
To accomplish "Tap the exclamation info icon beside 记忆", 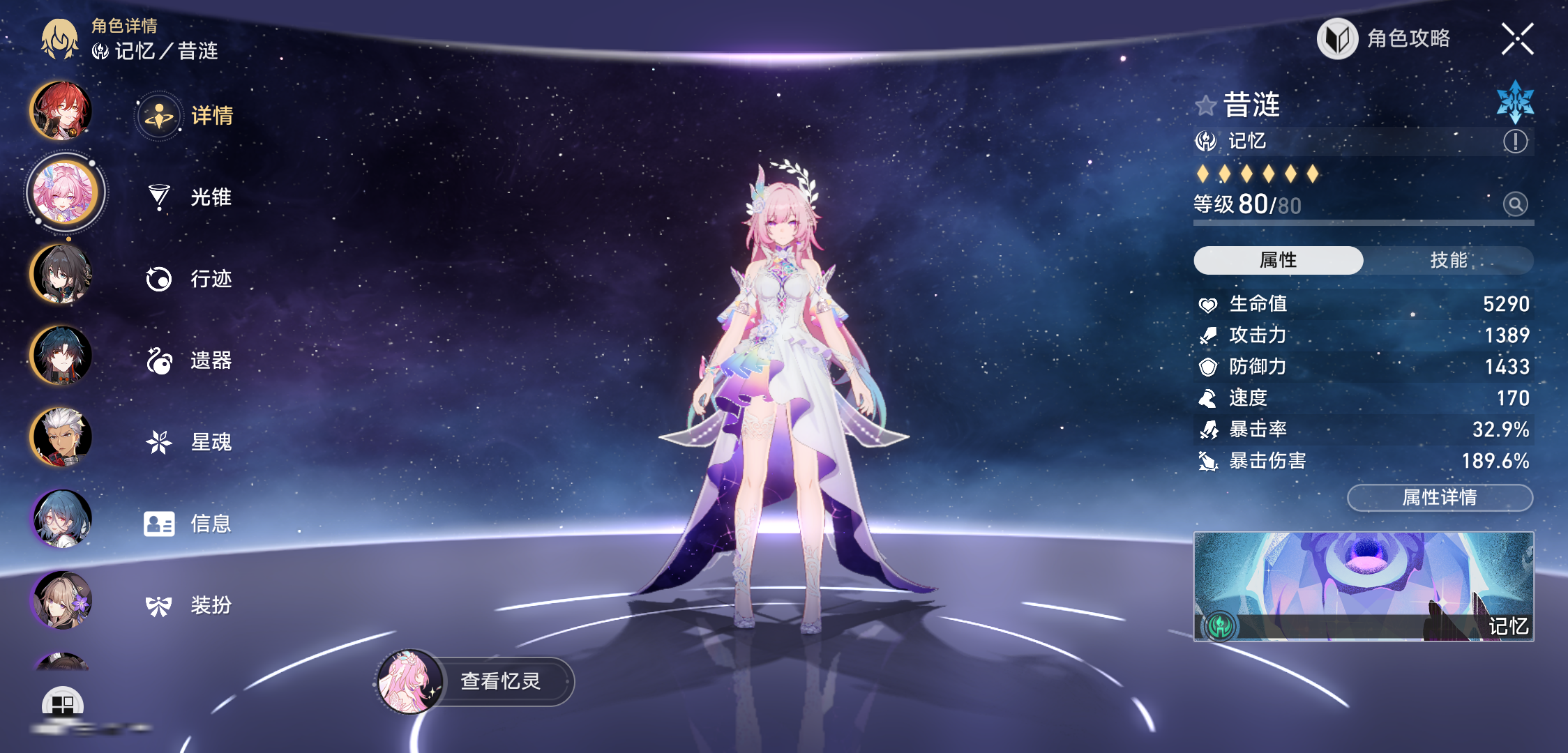I will [x=1515, y=142].
